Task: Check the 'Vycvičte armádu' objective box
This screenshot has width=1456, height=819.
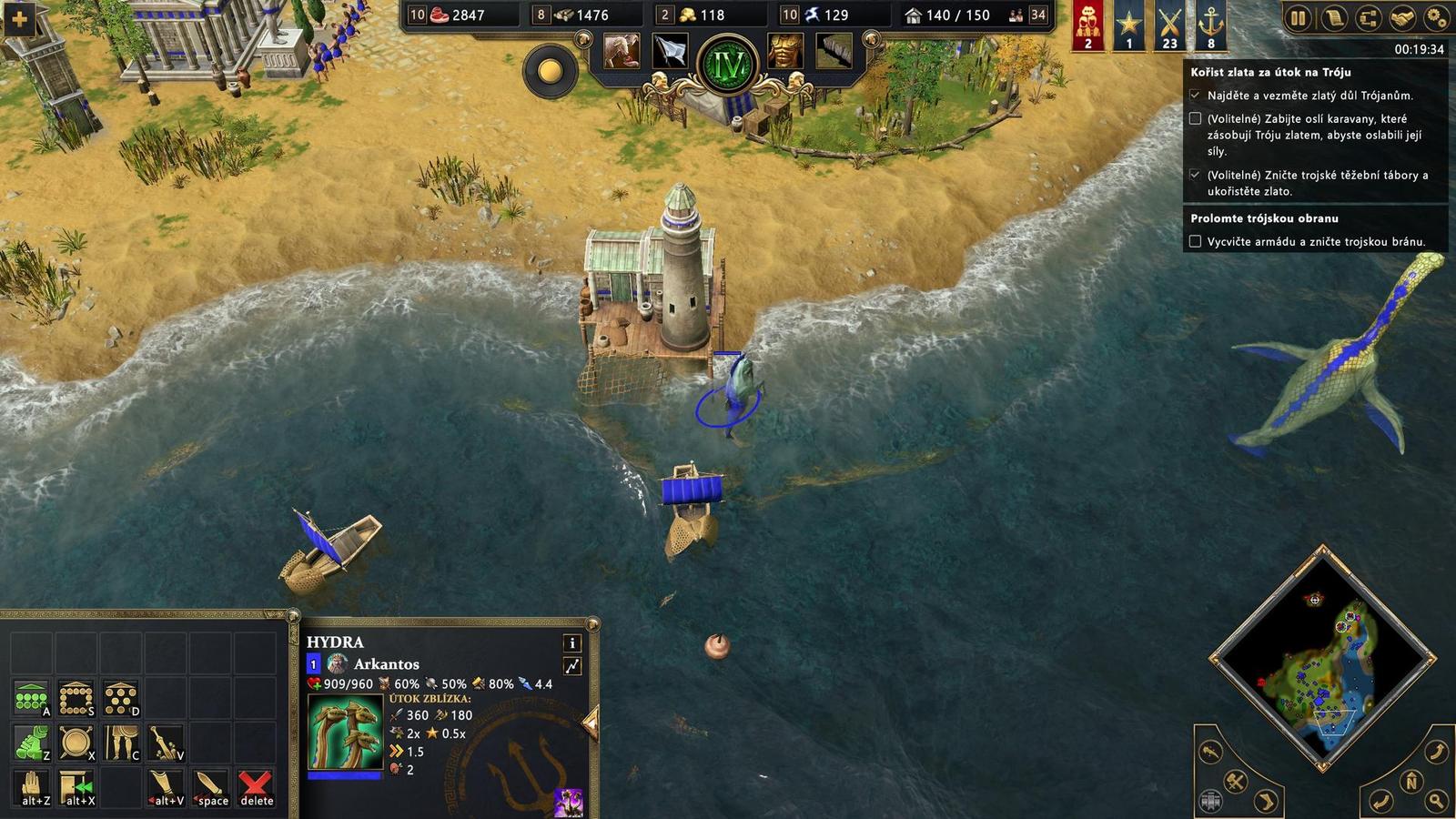Action: point(1196,240)
